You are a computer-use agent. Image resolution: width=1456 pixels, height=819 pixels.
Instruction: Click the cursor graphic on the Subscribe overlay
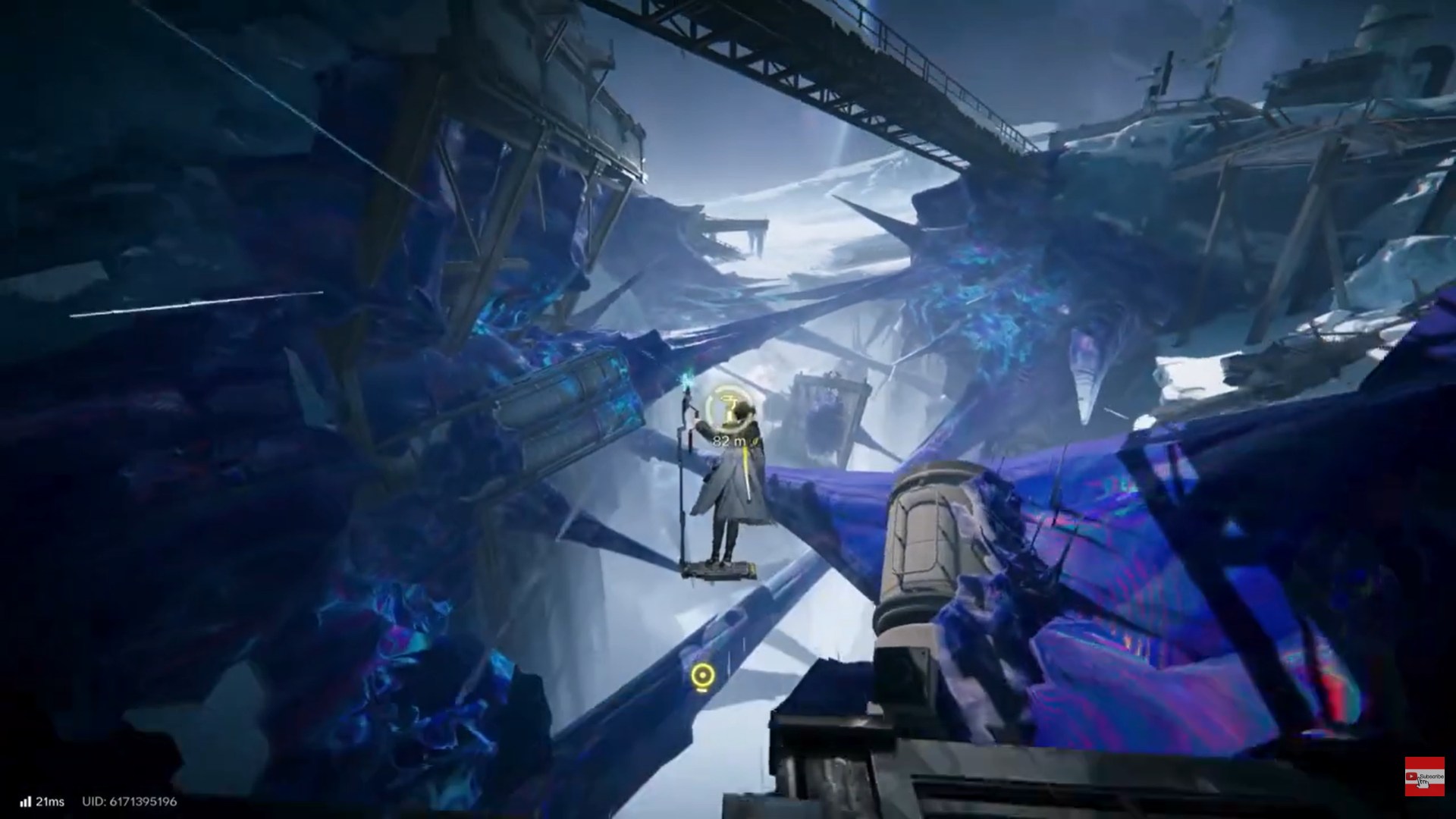coord(1423,785)
